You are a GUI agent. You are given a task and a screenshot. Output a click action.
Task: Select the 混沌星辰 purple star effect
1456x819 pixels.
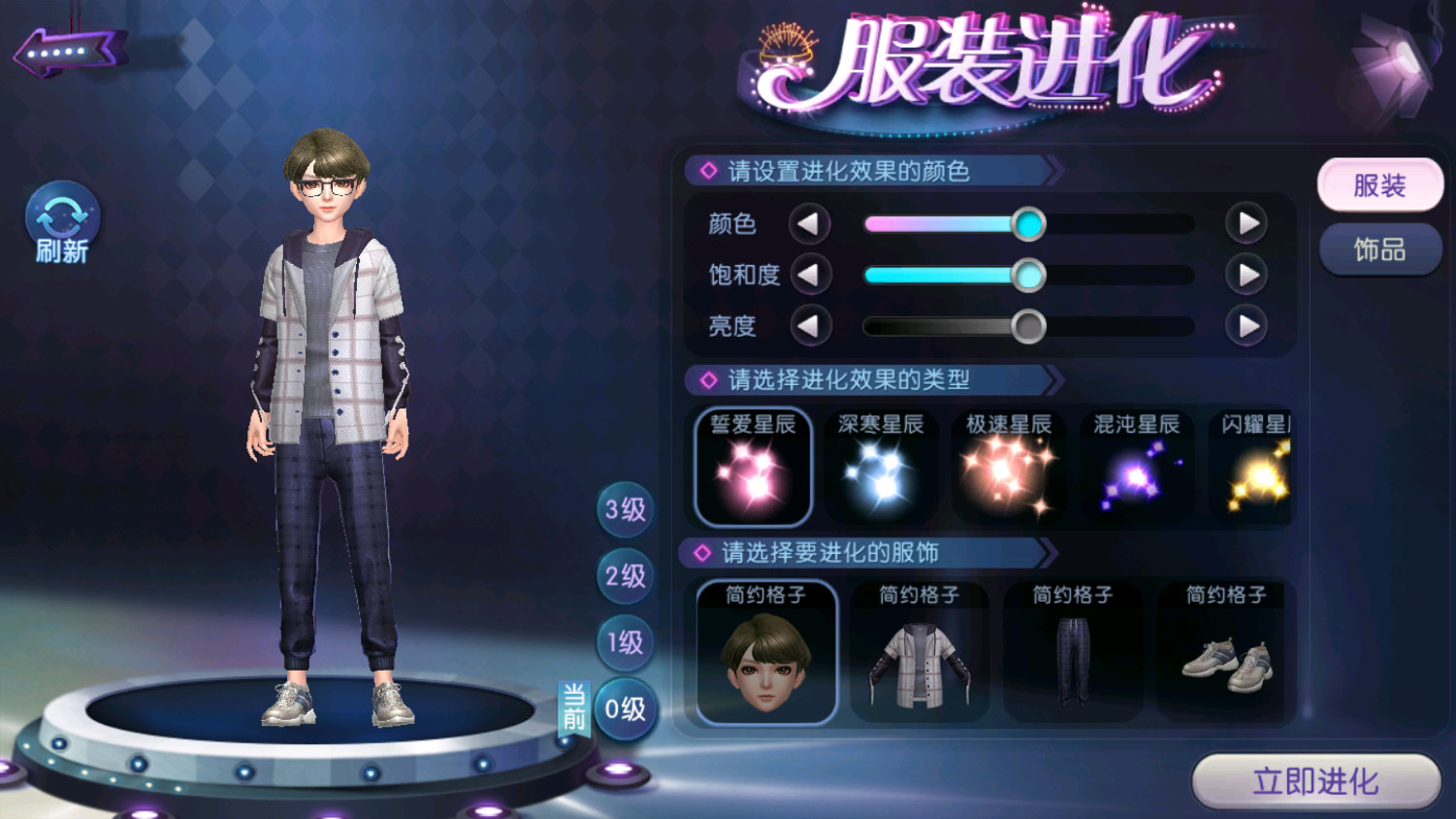1136,467
